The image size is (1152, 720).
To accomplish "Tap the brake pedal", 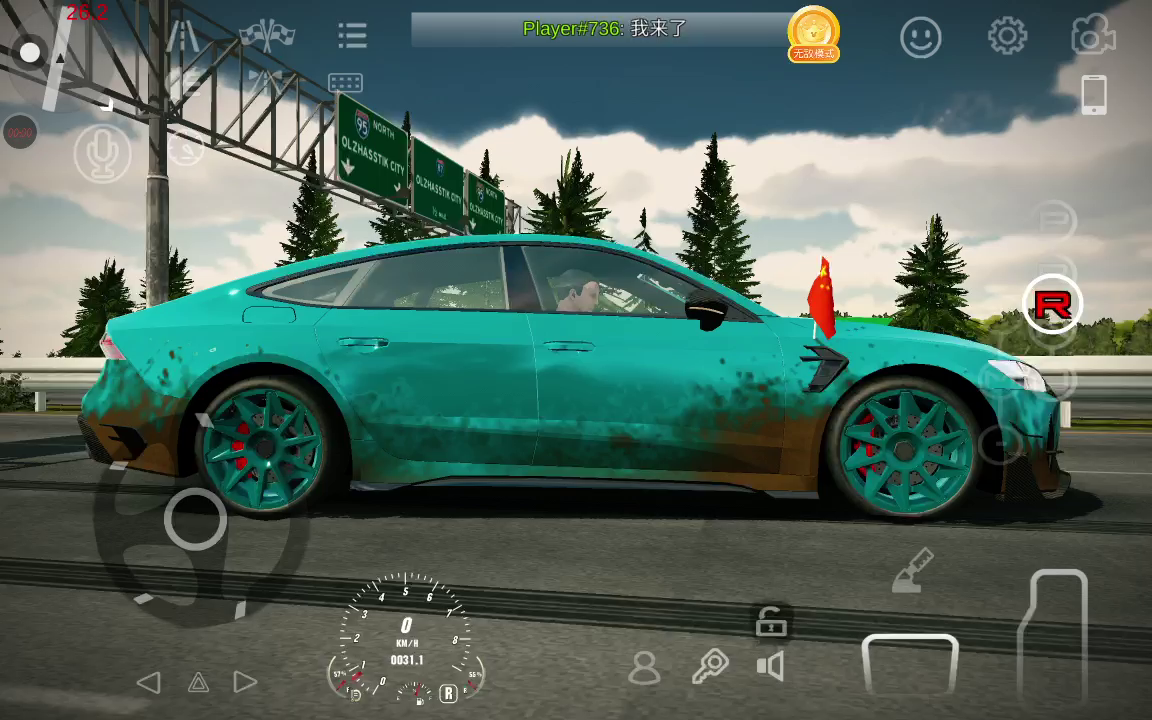I will (x=910, y=666).
